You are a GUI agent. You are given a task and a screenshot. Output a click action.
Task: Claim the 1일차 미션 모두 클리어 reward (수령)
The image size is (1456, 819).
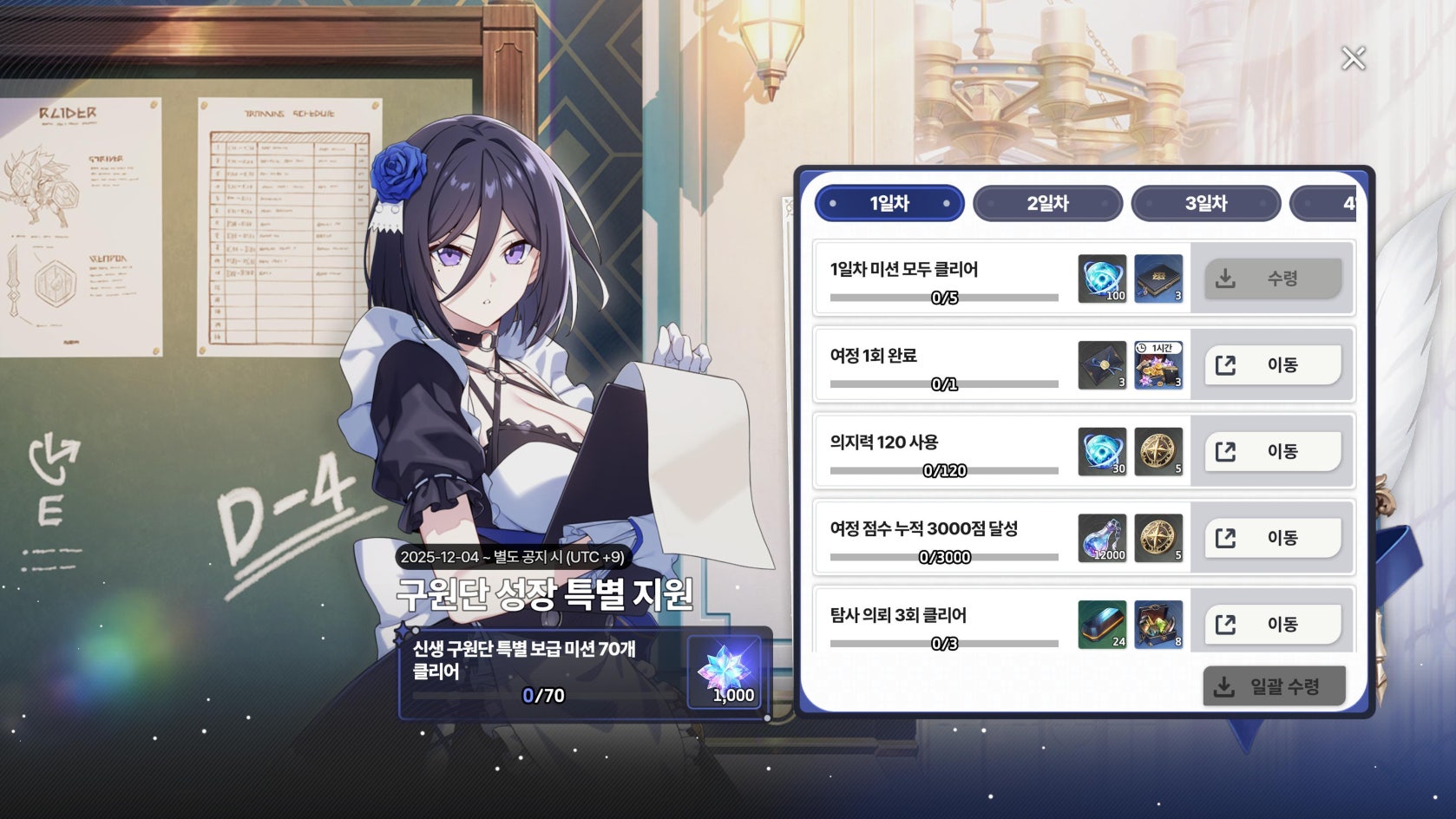click(x=1272, y=278)
